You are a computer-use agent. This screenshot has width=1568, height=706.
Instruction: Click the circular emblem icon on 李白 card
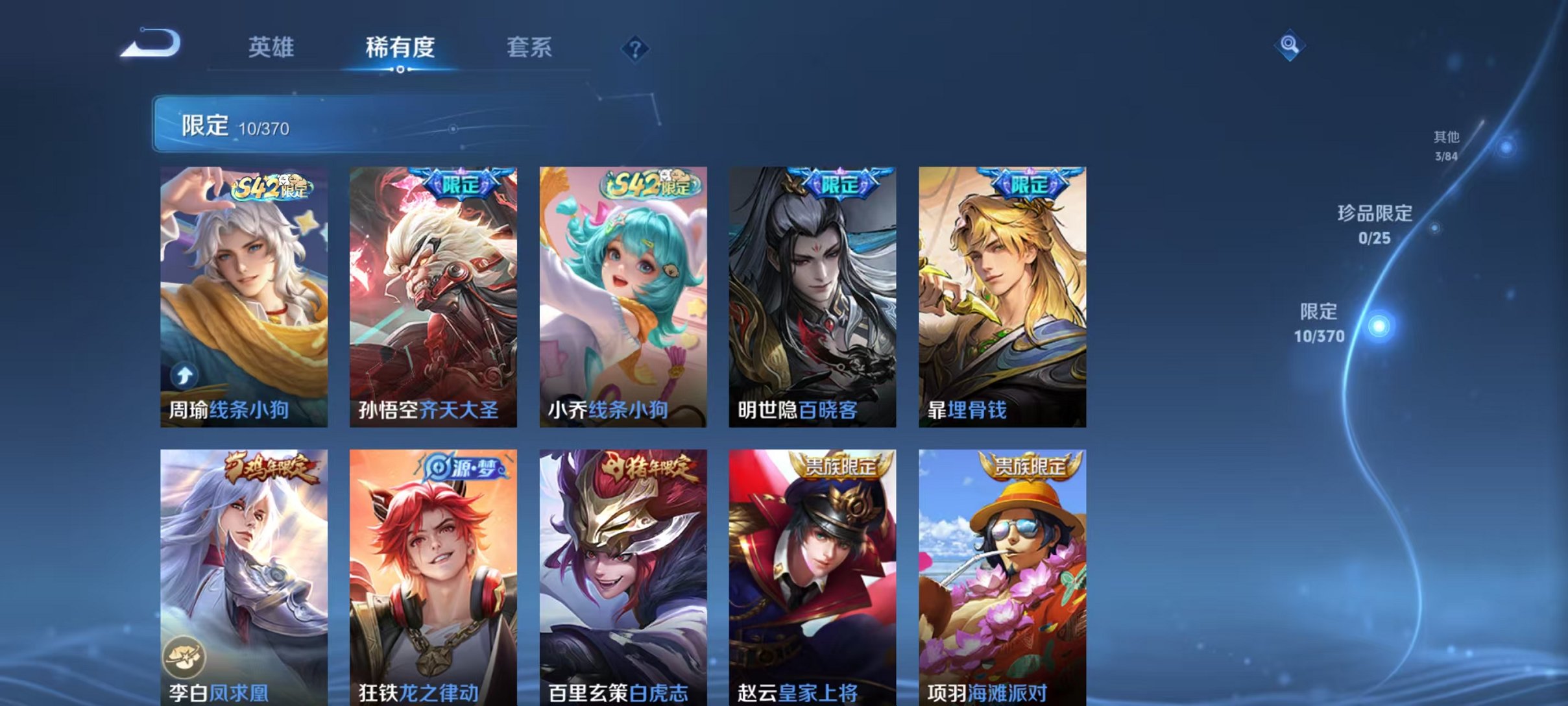tap(186, 657)
